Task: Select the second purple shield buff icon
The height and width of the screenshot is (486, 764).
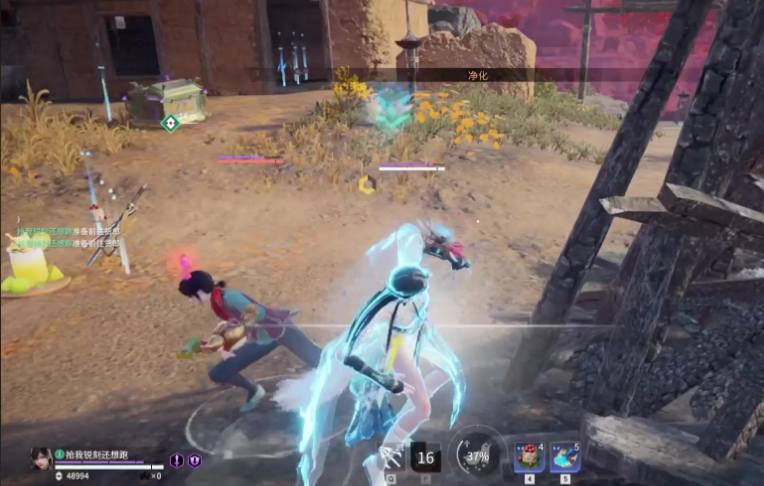Action: click(195, 461)
